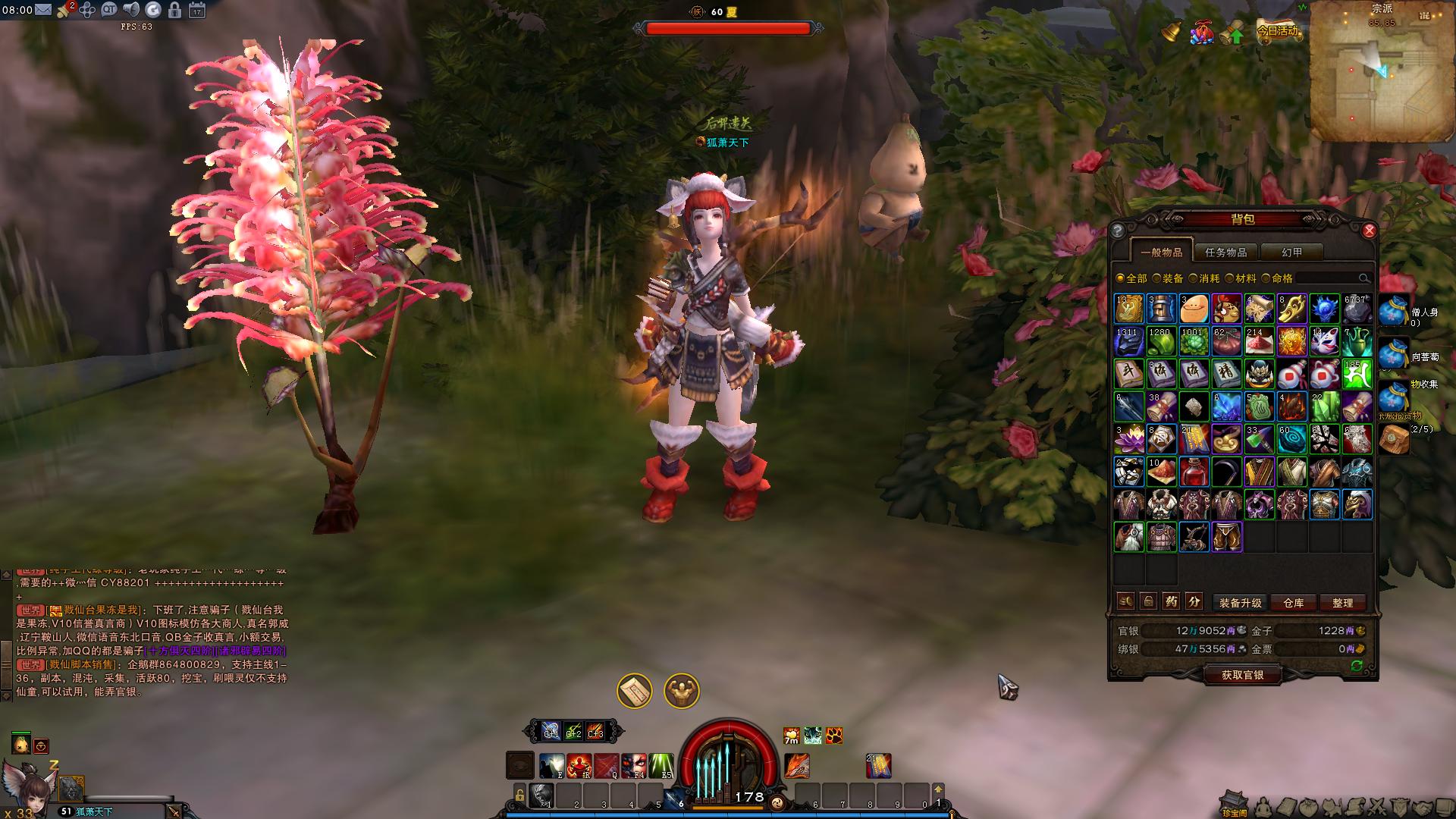Sort the bag with 整理
Screen dimensions: 1456x819
click(1342, 603)
